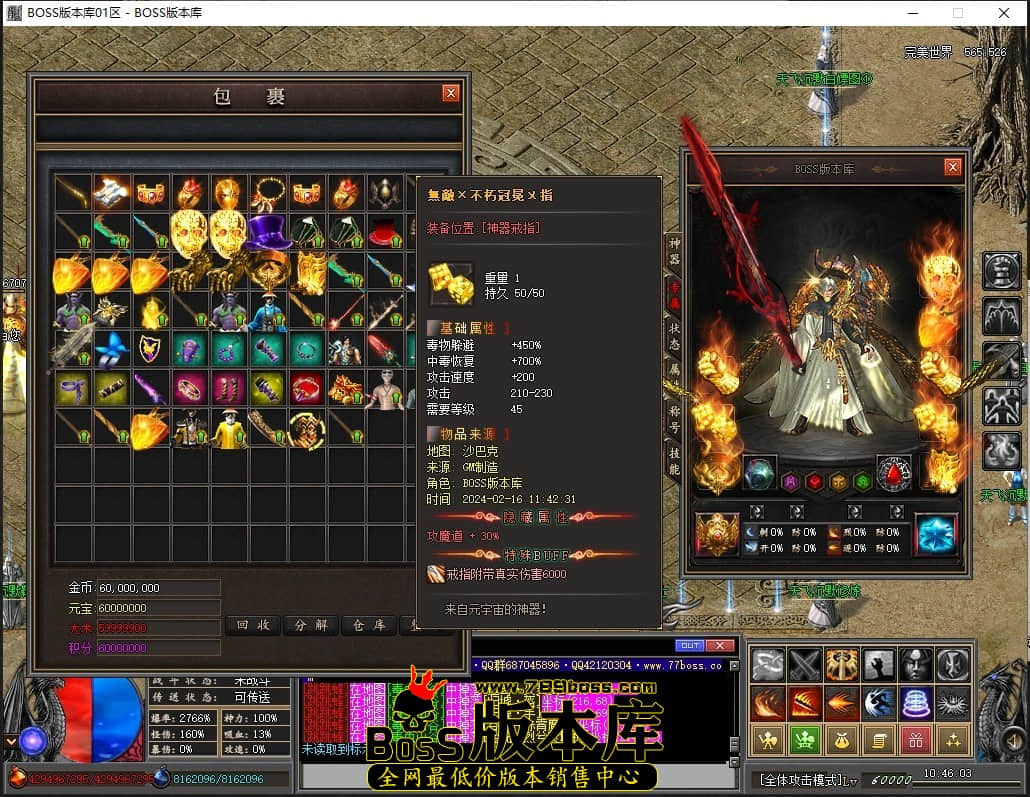Close the 包裹 inventory window
1030x797 pixels.
pyautogui.click(x=451, y=93)
